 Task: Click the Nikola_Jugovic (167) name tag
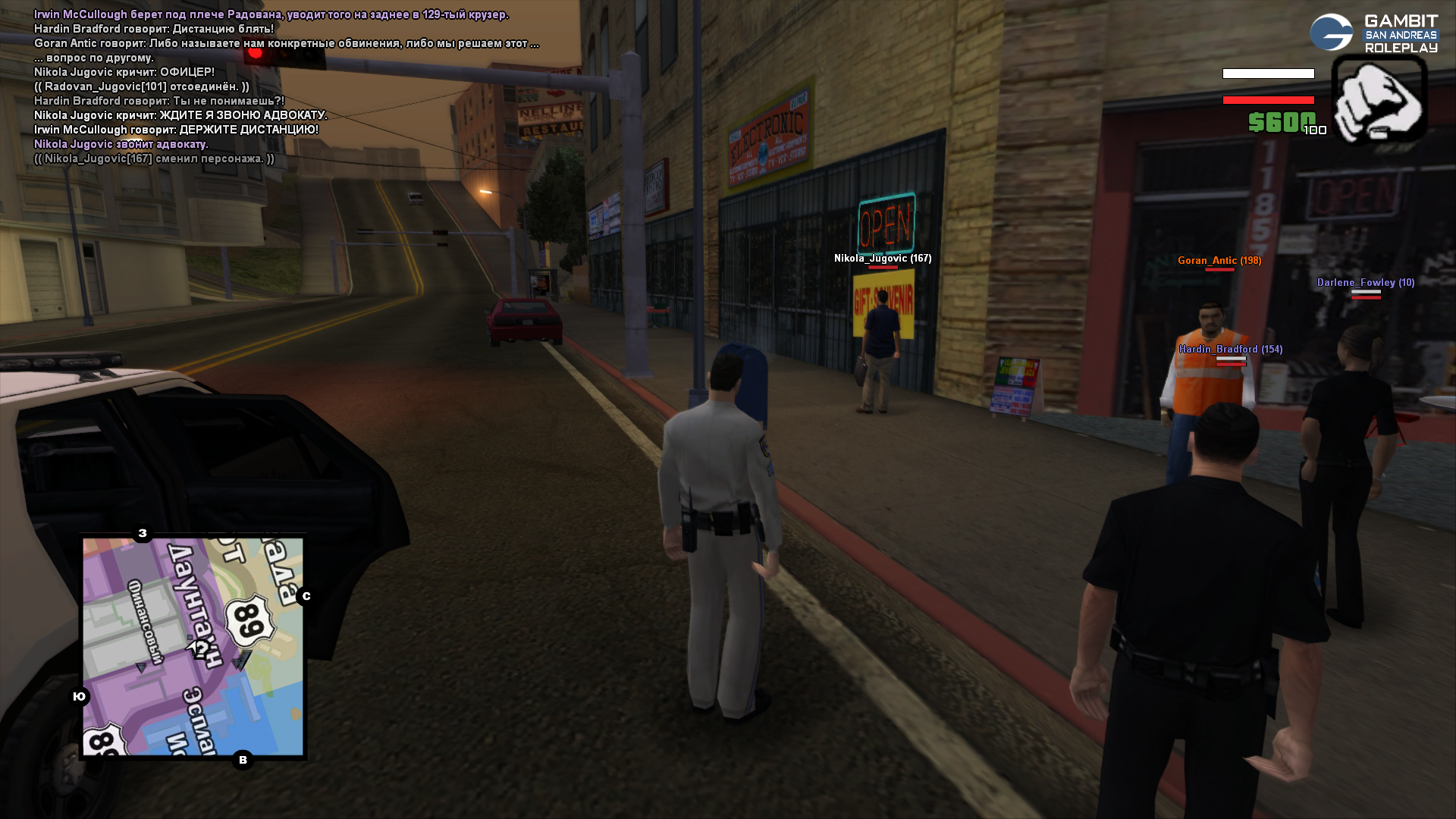tap(883, 259)
